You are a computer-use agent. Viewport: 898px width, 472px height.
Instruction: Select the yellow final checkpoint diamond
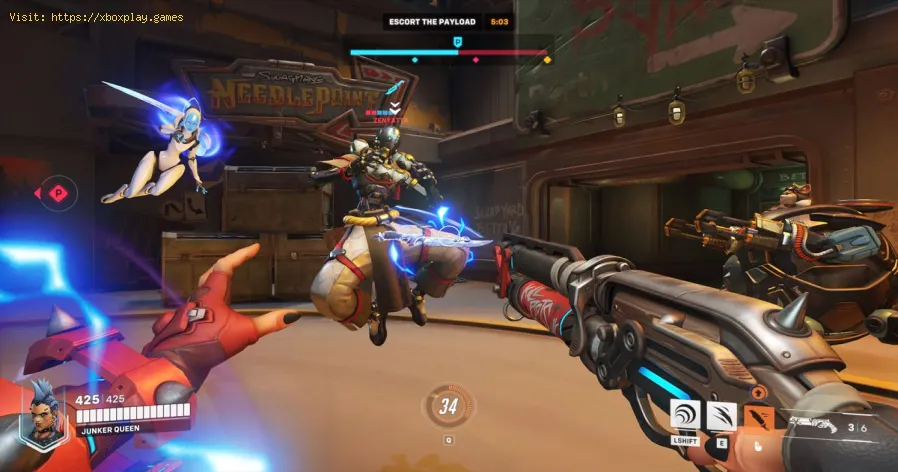(546, 61)
